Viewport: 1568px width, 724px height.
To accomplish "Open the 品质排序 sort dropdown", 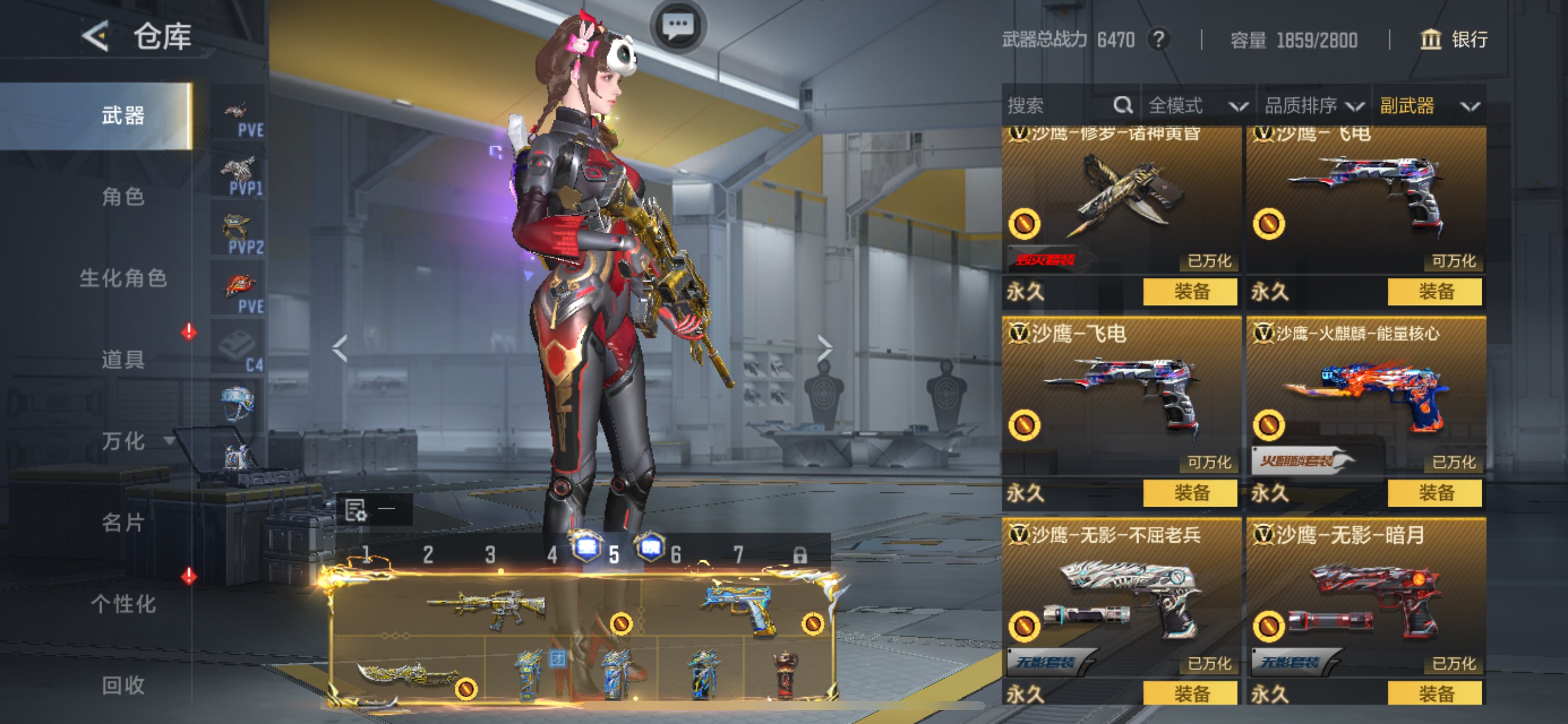I will (x=1314, y=106).
